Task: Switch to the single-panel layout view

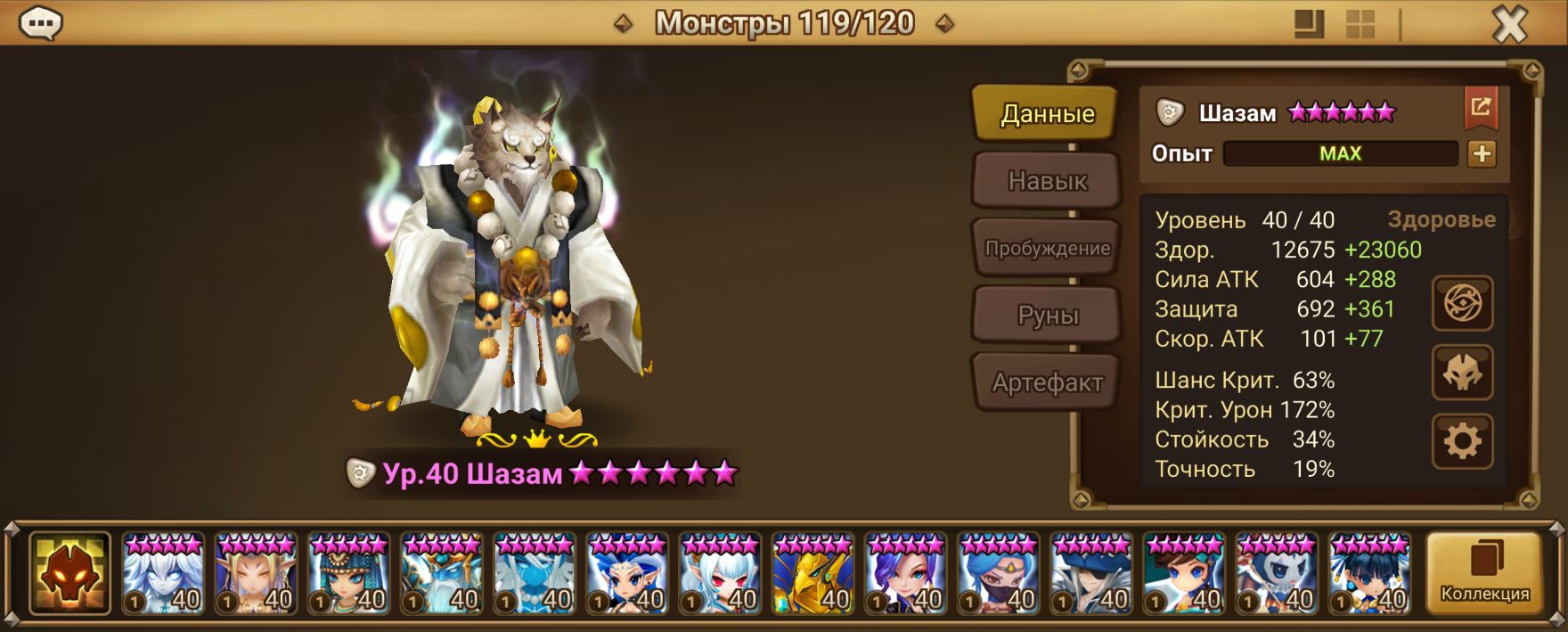Action: 1309,25
